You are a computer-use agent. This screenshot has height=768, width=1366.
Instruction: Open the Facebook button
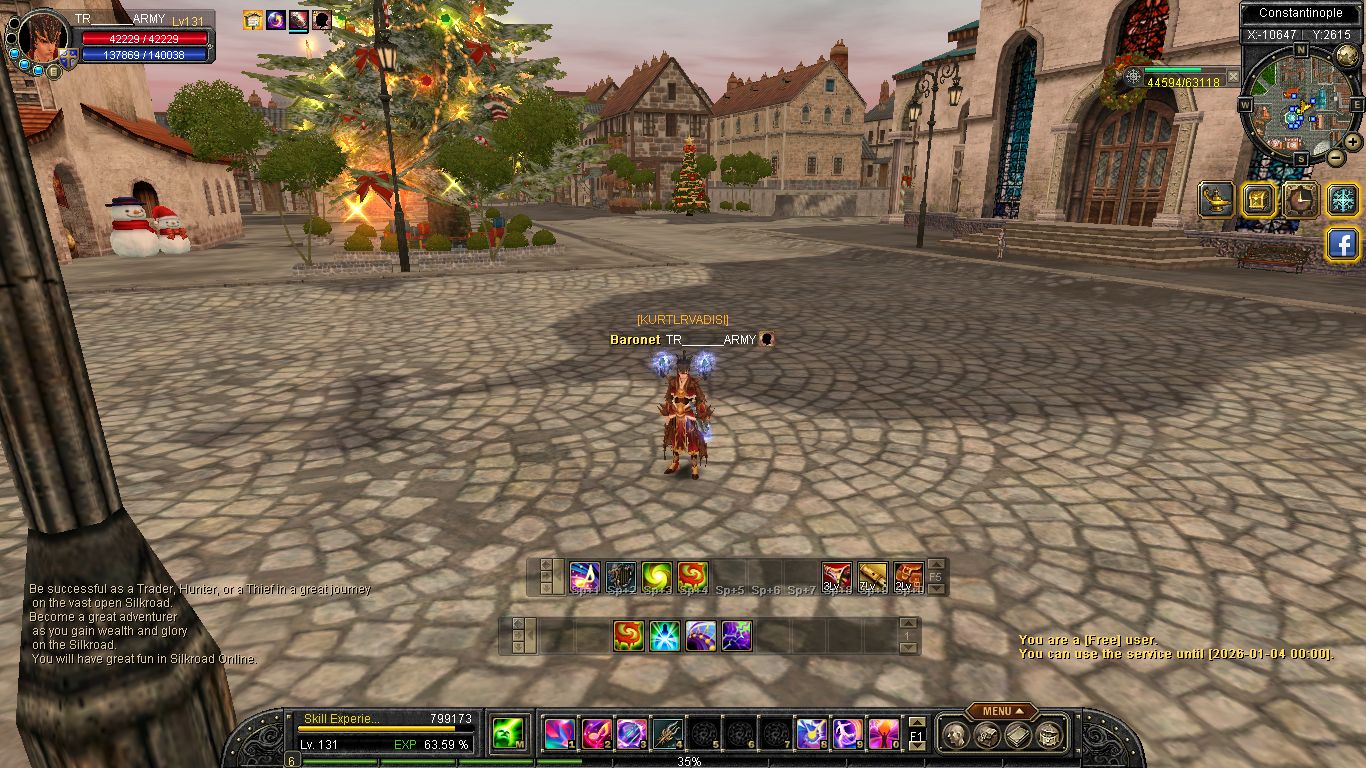click(1343, 244)
